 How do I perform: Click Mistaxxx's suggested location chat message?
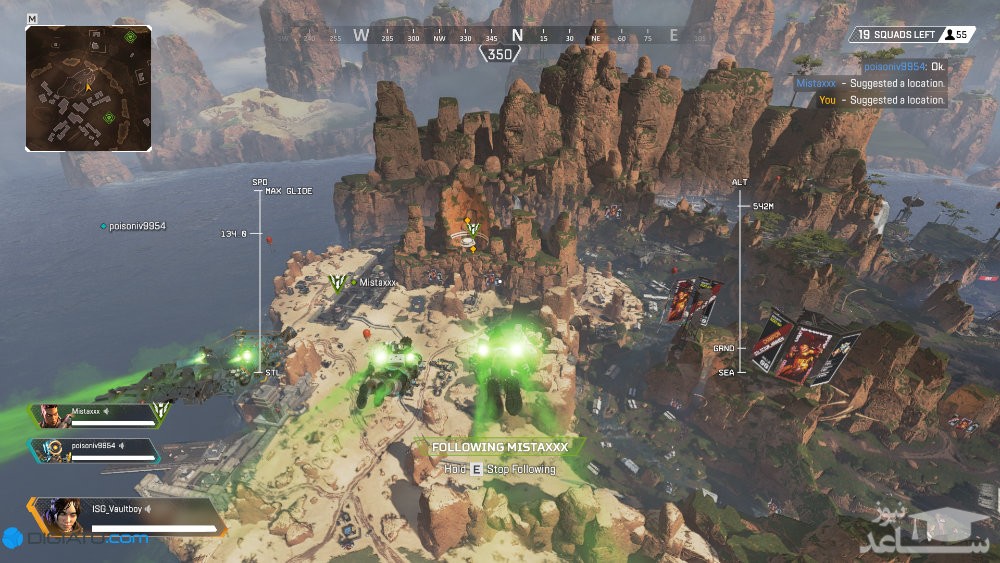870,84
